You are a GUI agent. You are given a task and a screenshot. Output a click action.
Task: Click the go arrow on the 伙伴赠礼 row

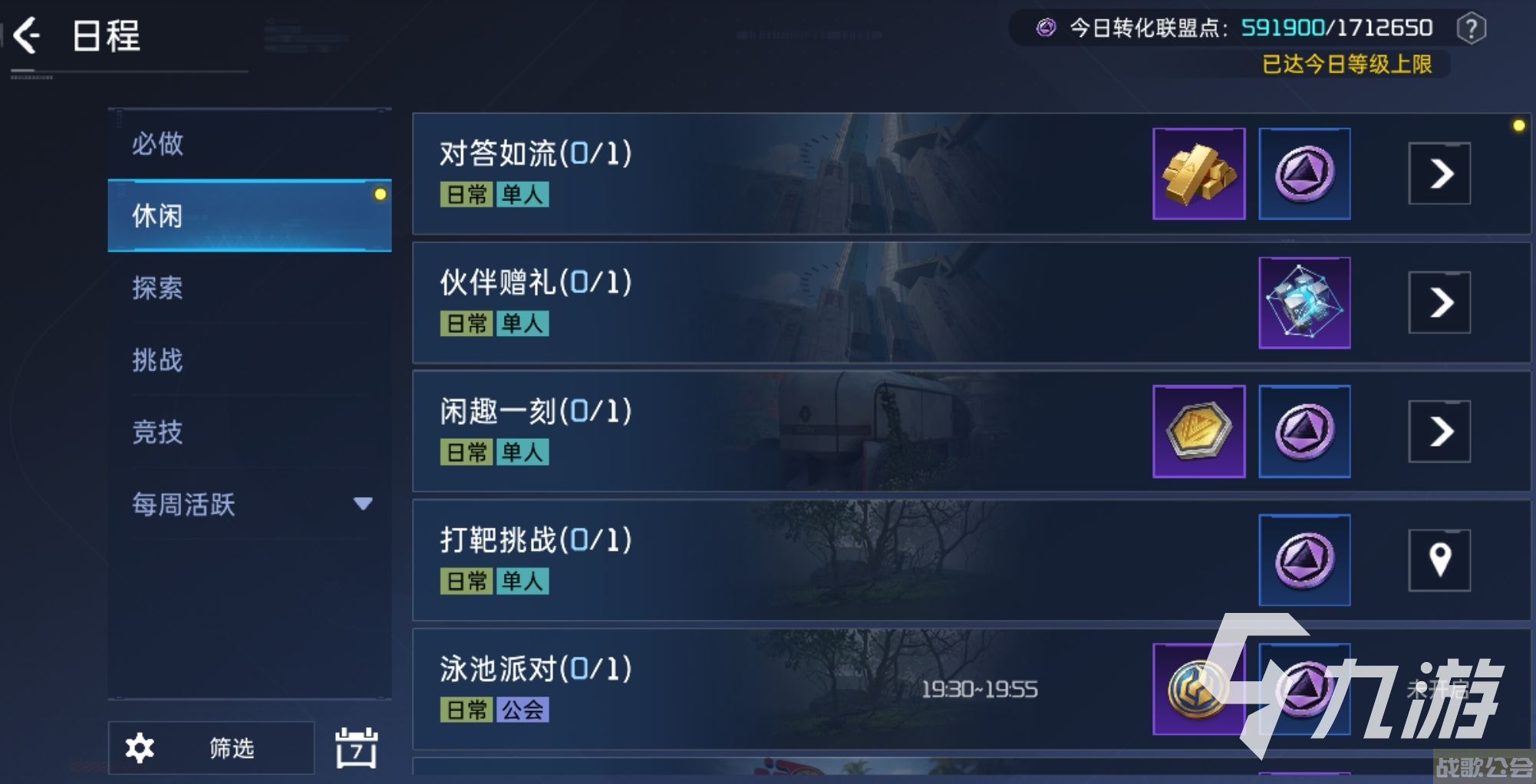[x=1439, y=303]
